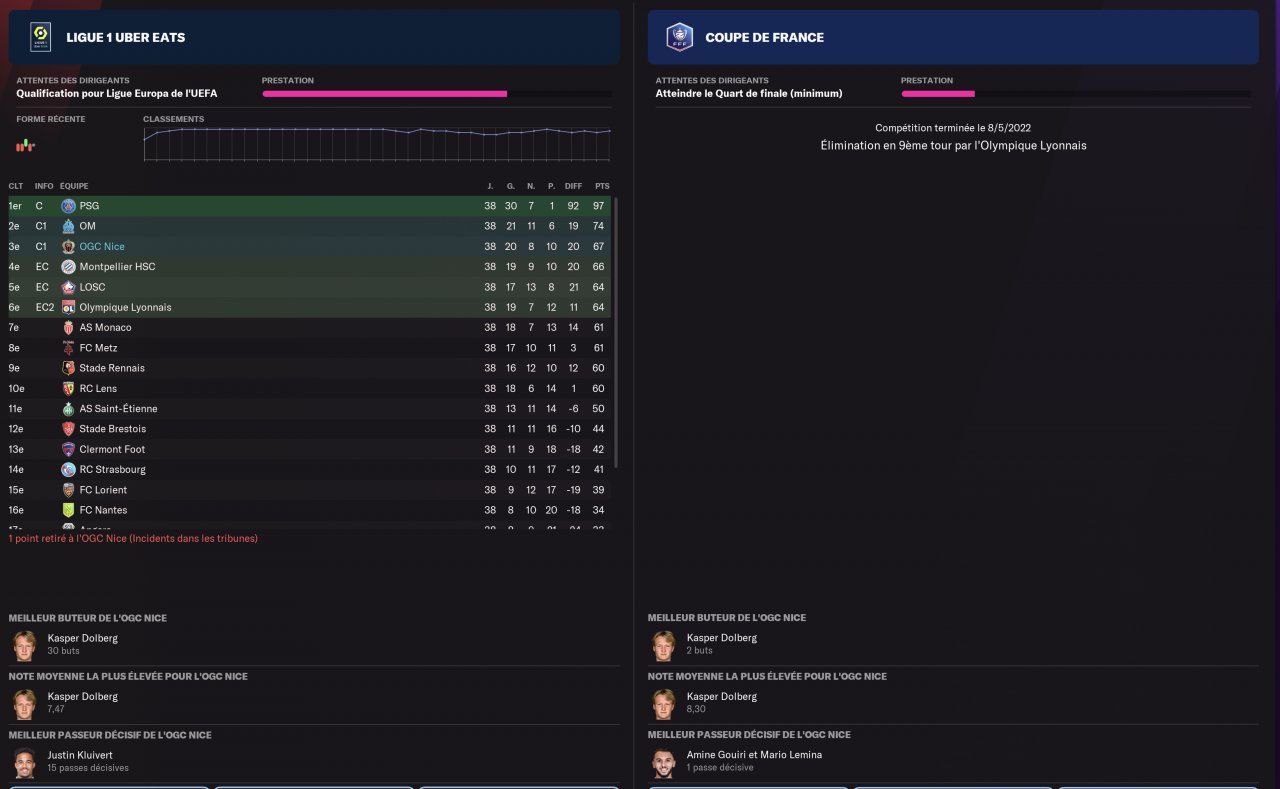Open FC Lorient team row
The height and width of the screenshot is (789, 1280).
point(103,490)
